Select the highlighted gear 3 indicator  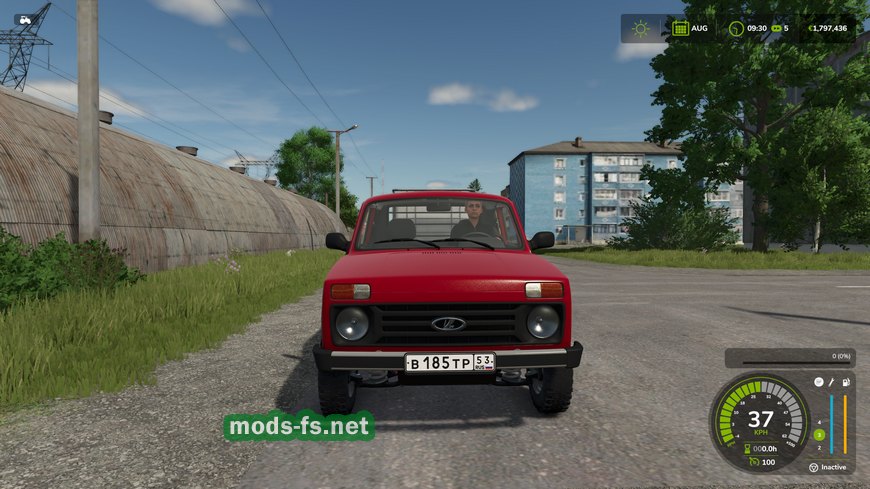[819, 434]
